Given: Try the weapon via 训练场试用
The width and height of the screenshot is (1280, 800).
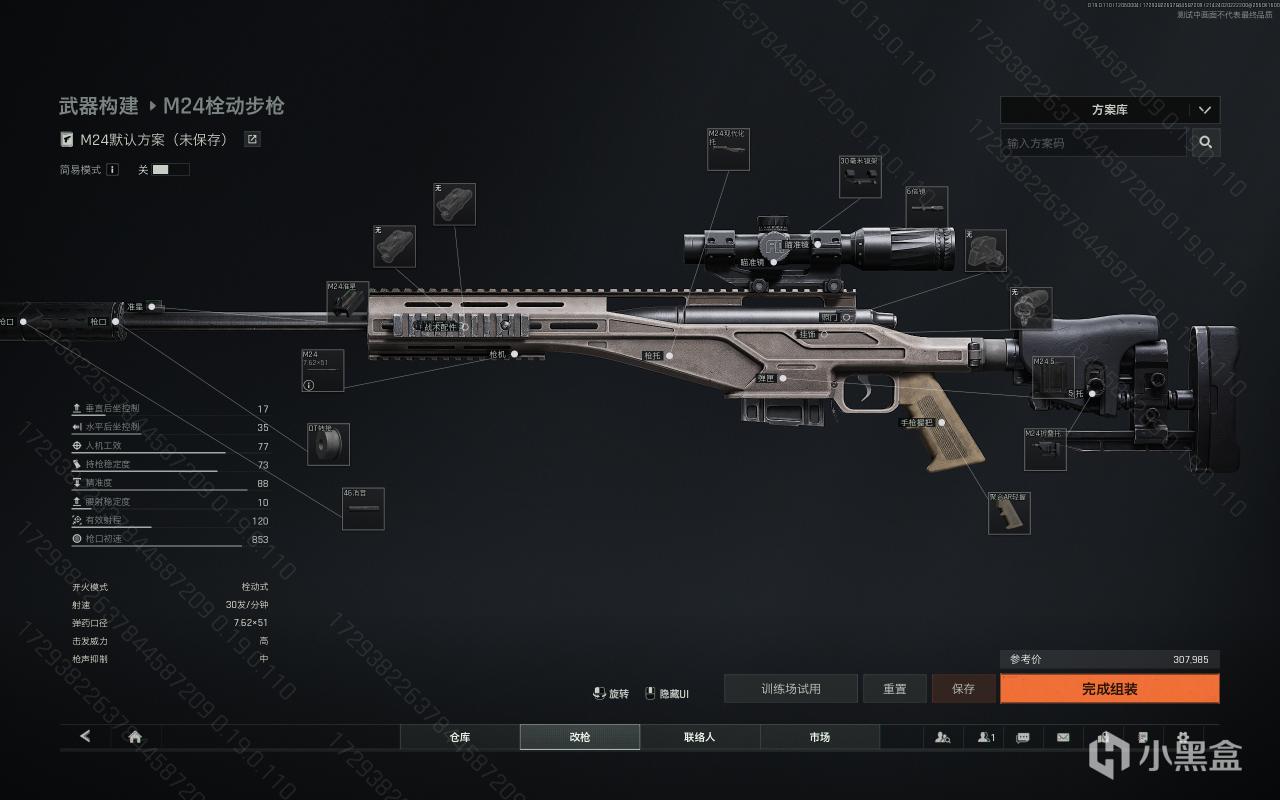Looking at the screenshot, I should (x=790, y=689).
